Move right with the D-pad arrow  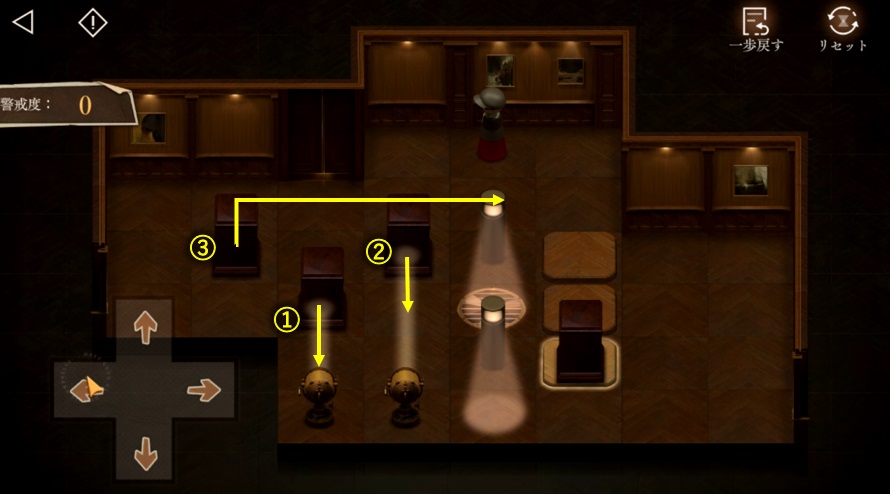click(204, 390)
